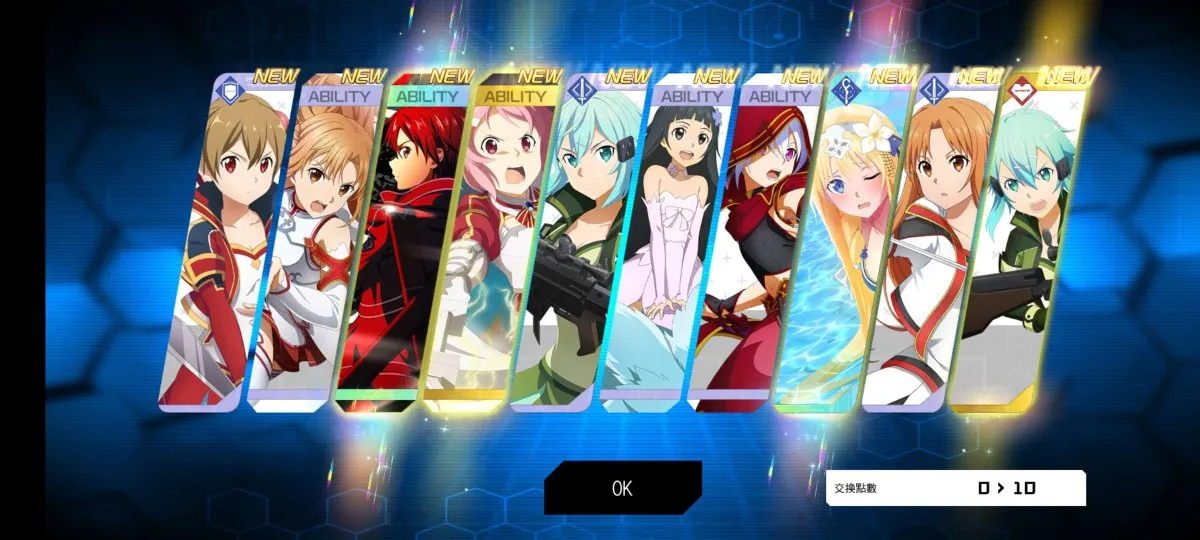1200x540 pixels.
Task: Confirm the results with the OK button
Action: [622, 488]
